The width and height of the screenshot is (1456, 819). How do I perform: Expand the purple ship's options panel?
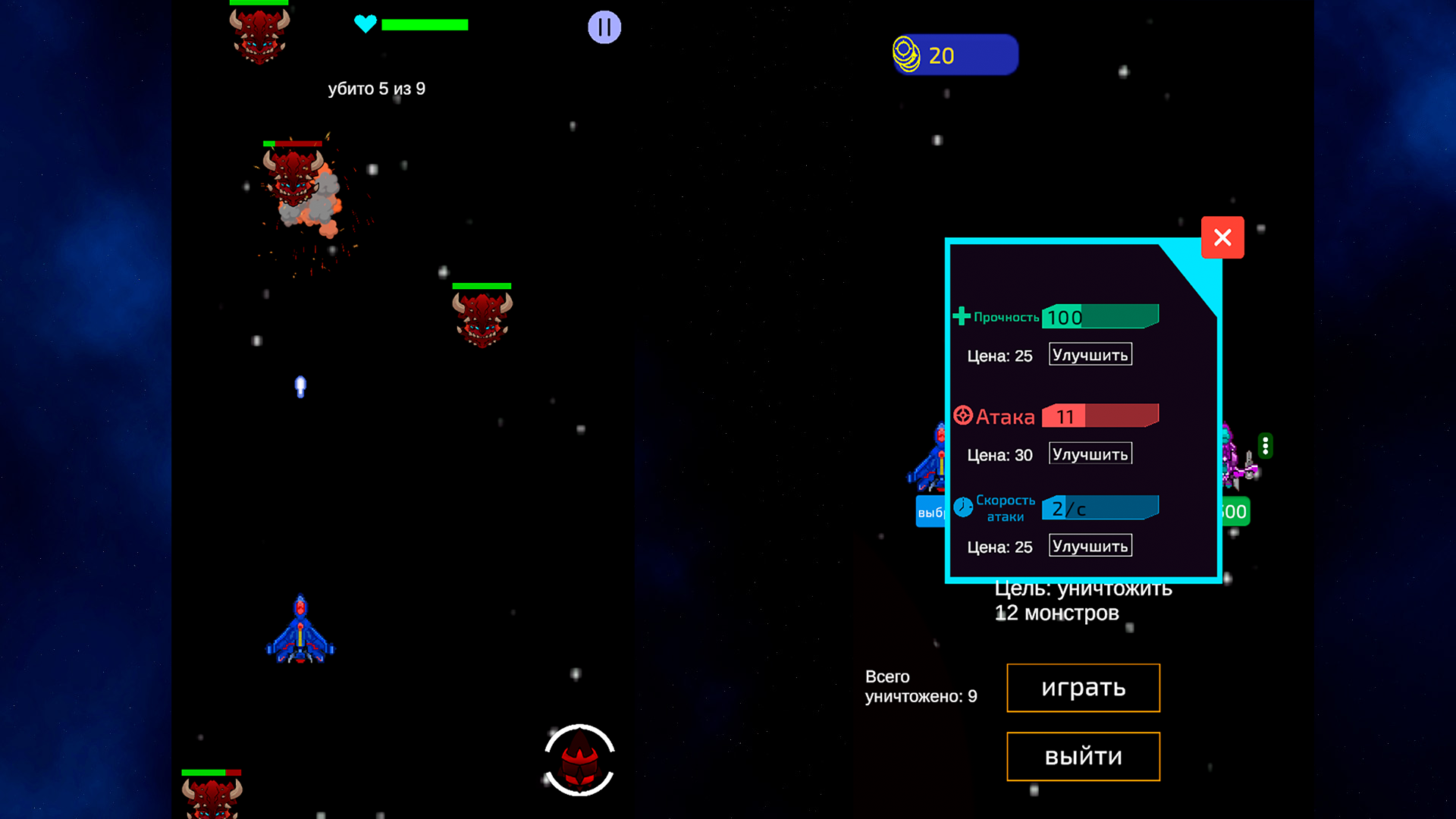pos(1265,447)
